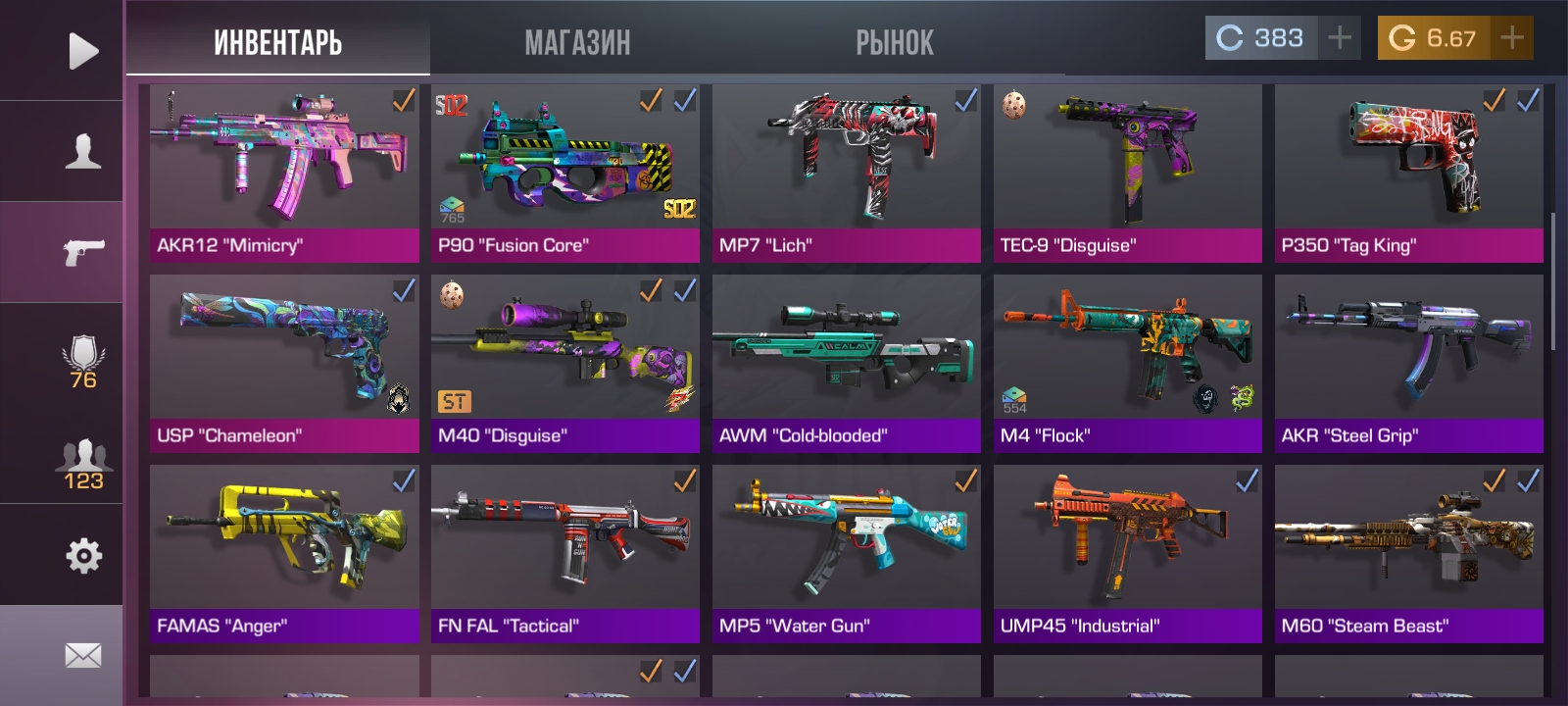Select the MP7 "Lich" skin
The image size is (1568, 706).
click(x=846, y=173)
